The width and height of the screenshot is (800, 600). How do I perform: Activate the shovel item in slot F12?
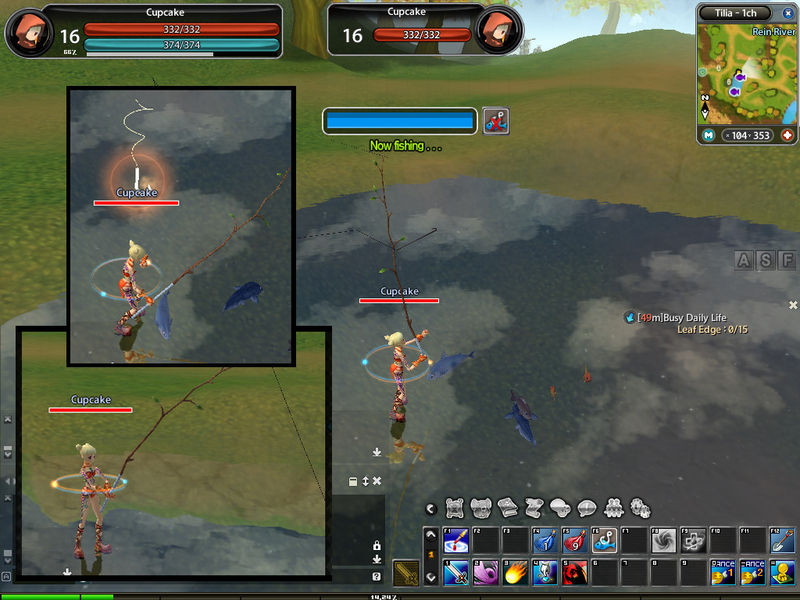pyautogui.click(x=782, y=541)
